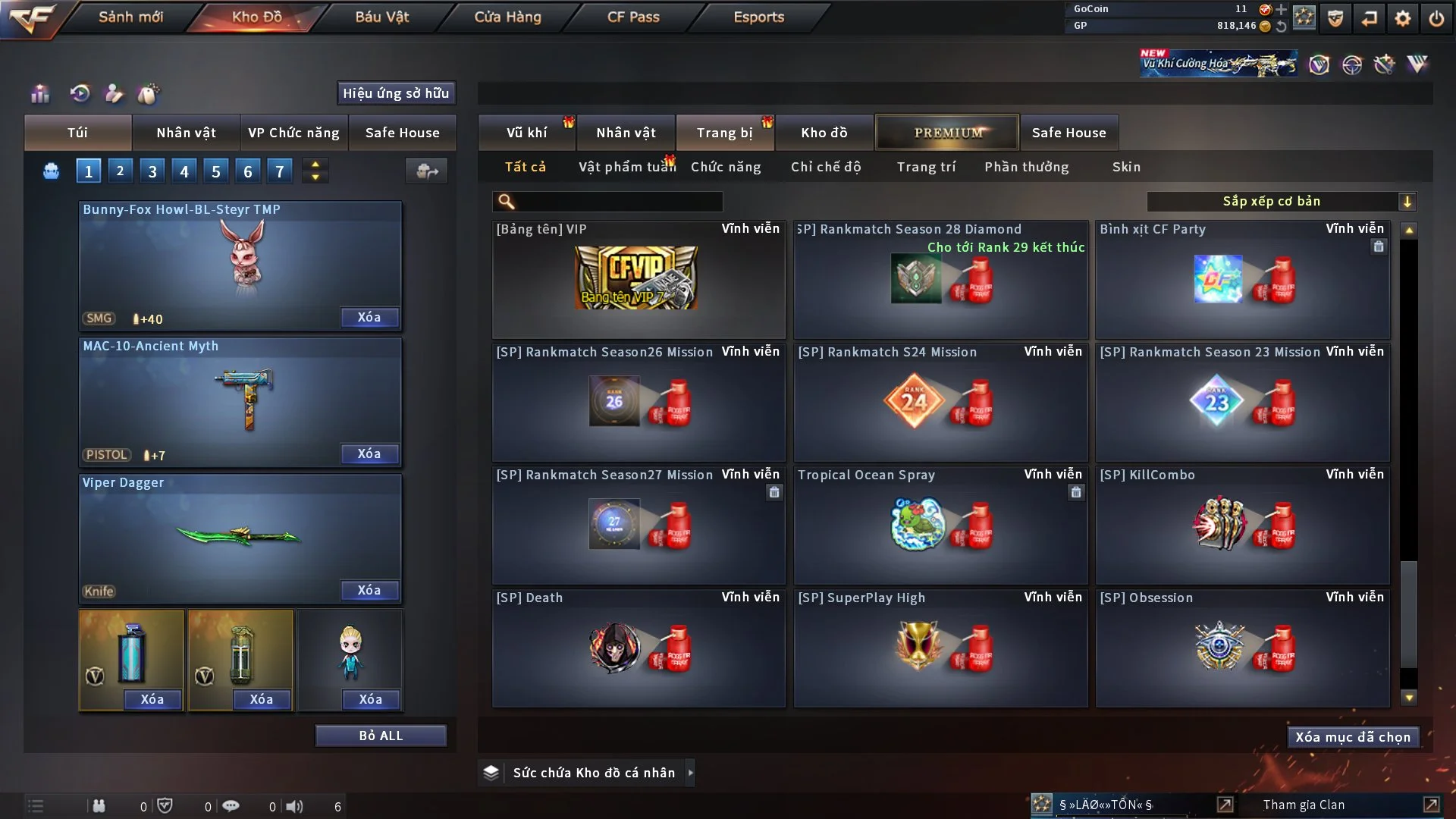Focus the item search field
Viewport: 1456px width, 819px height.
[x=618, y=201]
